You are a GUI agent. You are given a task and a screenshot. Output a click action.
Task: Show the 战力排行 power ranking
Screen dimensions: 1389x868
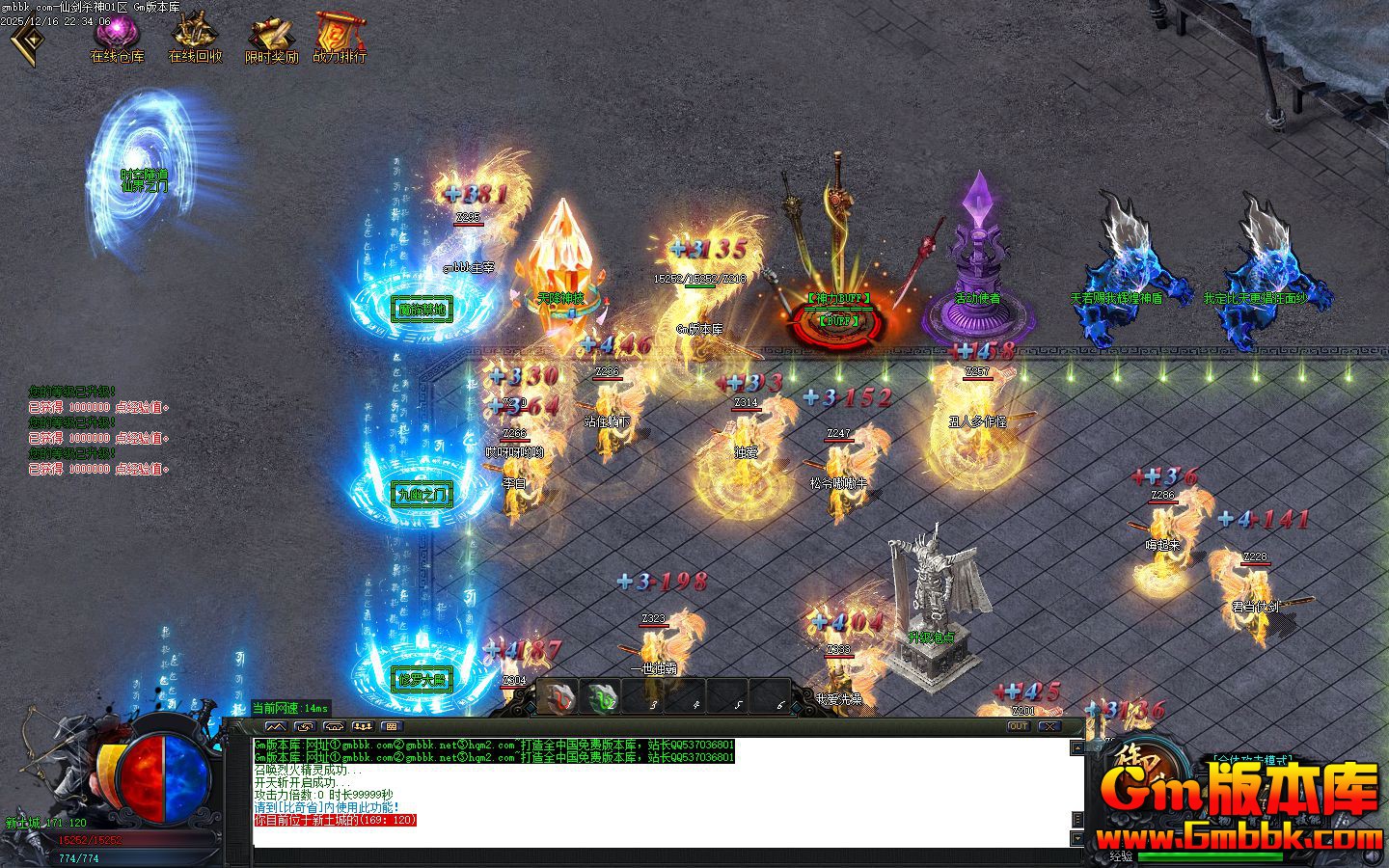coord(340,37)
